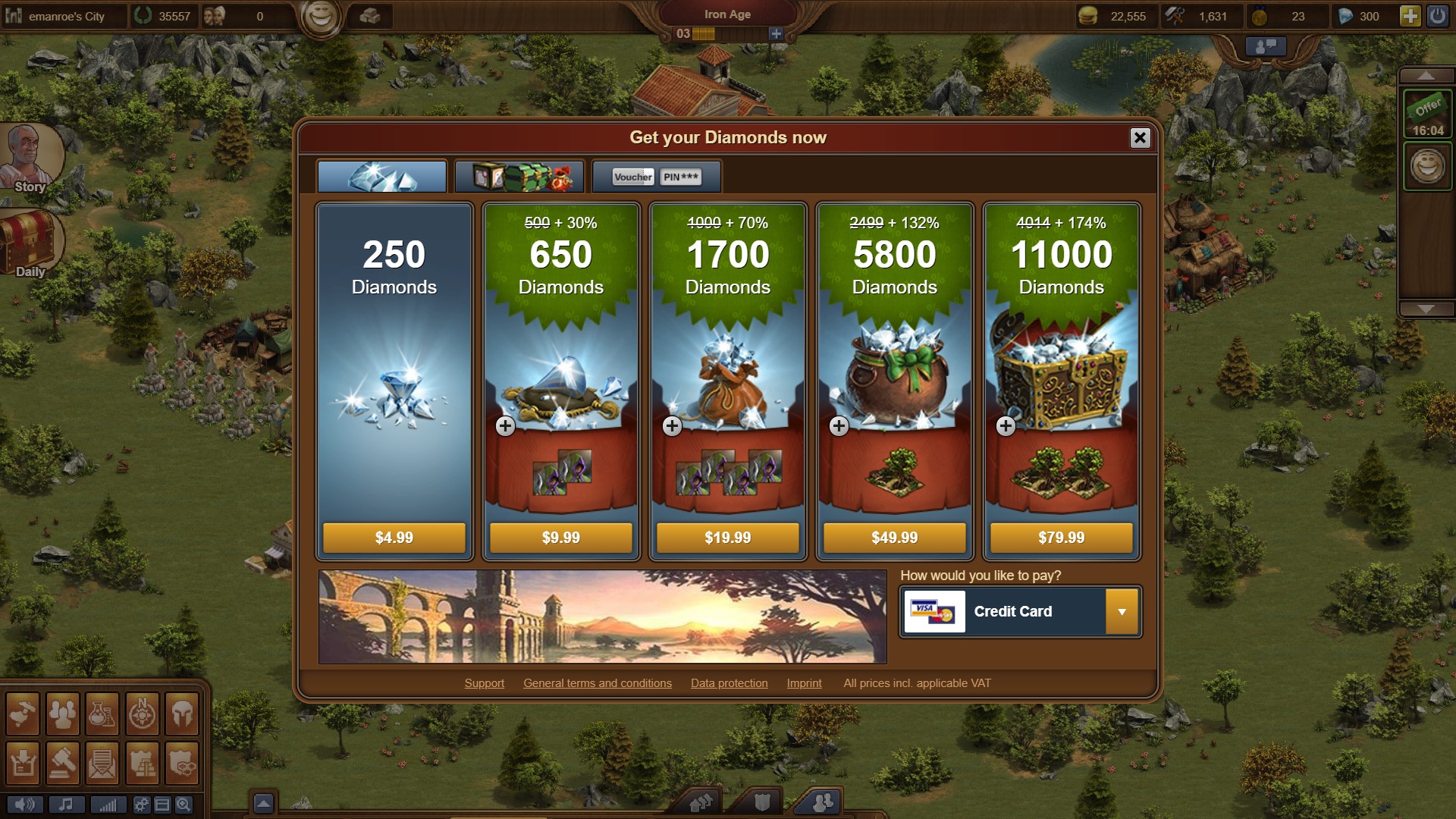Select the $79.99 11000 Diamonds chest
This screenshot has width=1456, height=819.
(1061, 538)
